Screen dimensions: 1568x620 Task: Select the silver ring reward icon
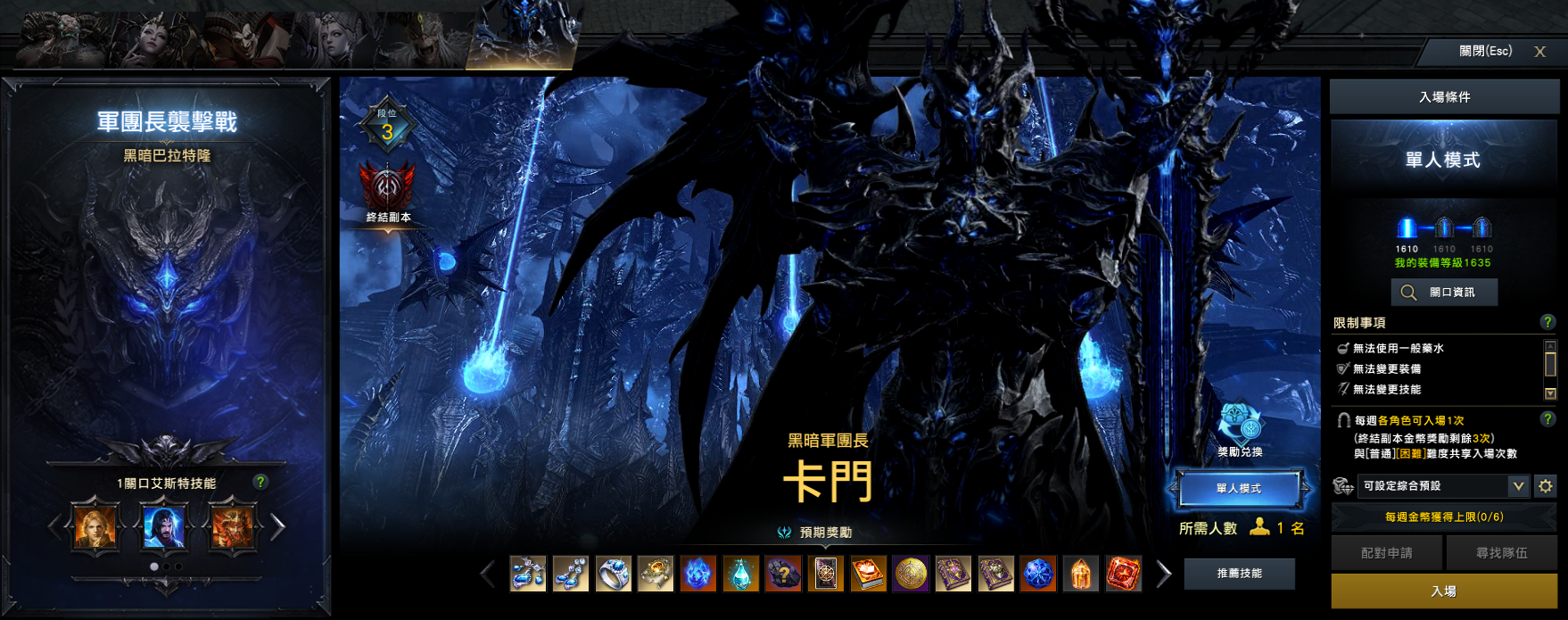pyautogui.click(x=614, y=575)
